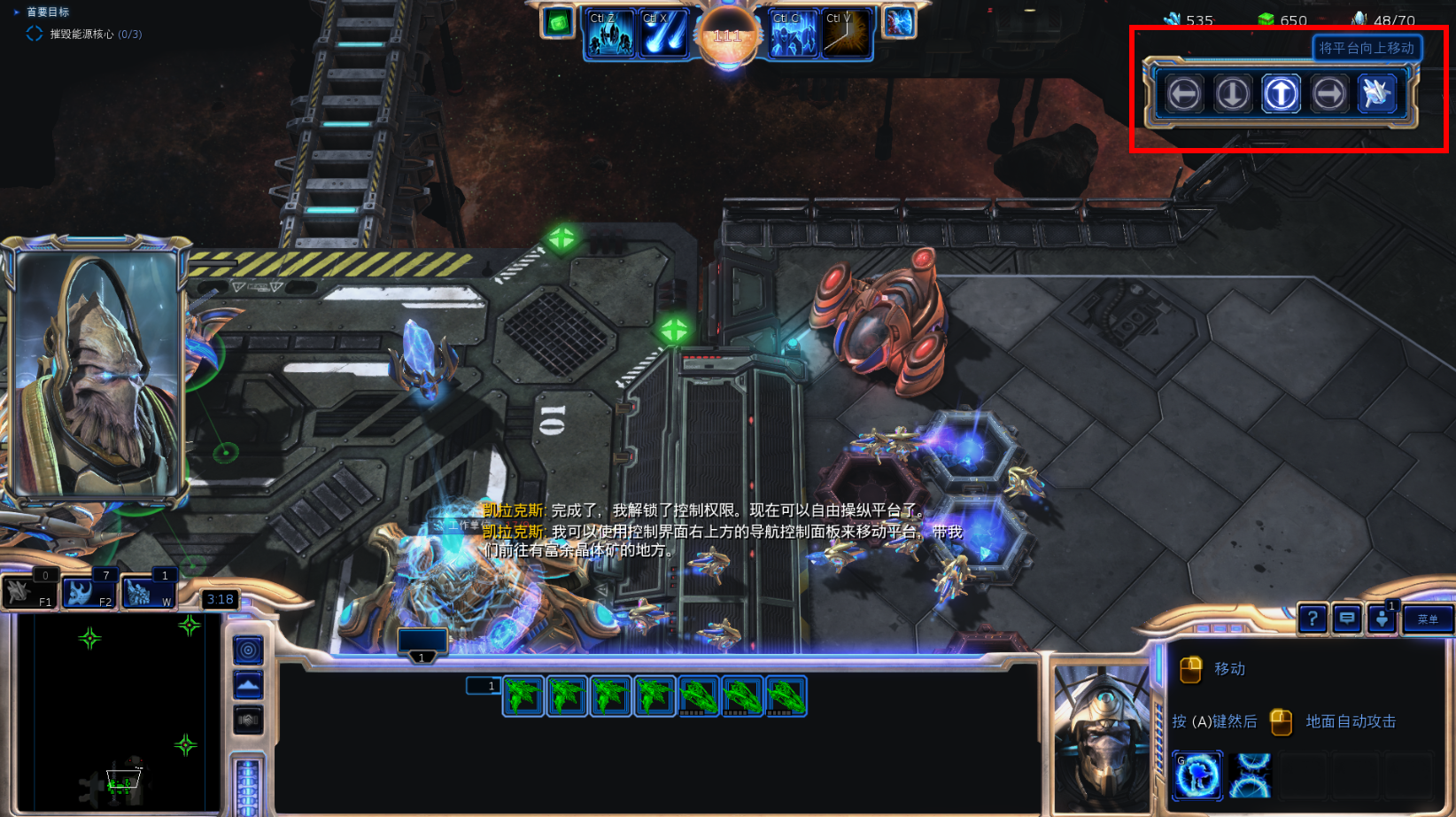
Task: Use the Ctl C army ability icon
Action: tap(794, 34)
